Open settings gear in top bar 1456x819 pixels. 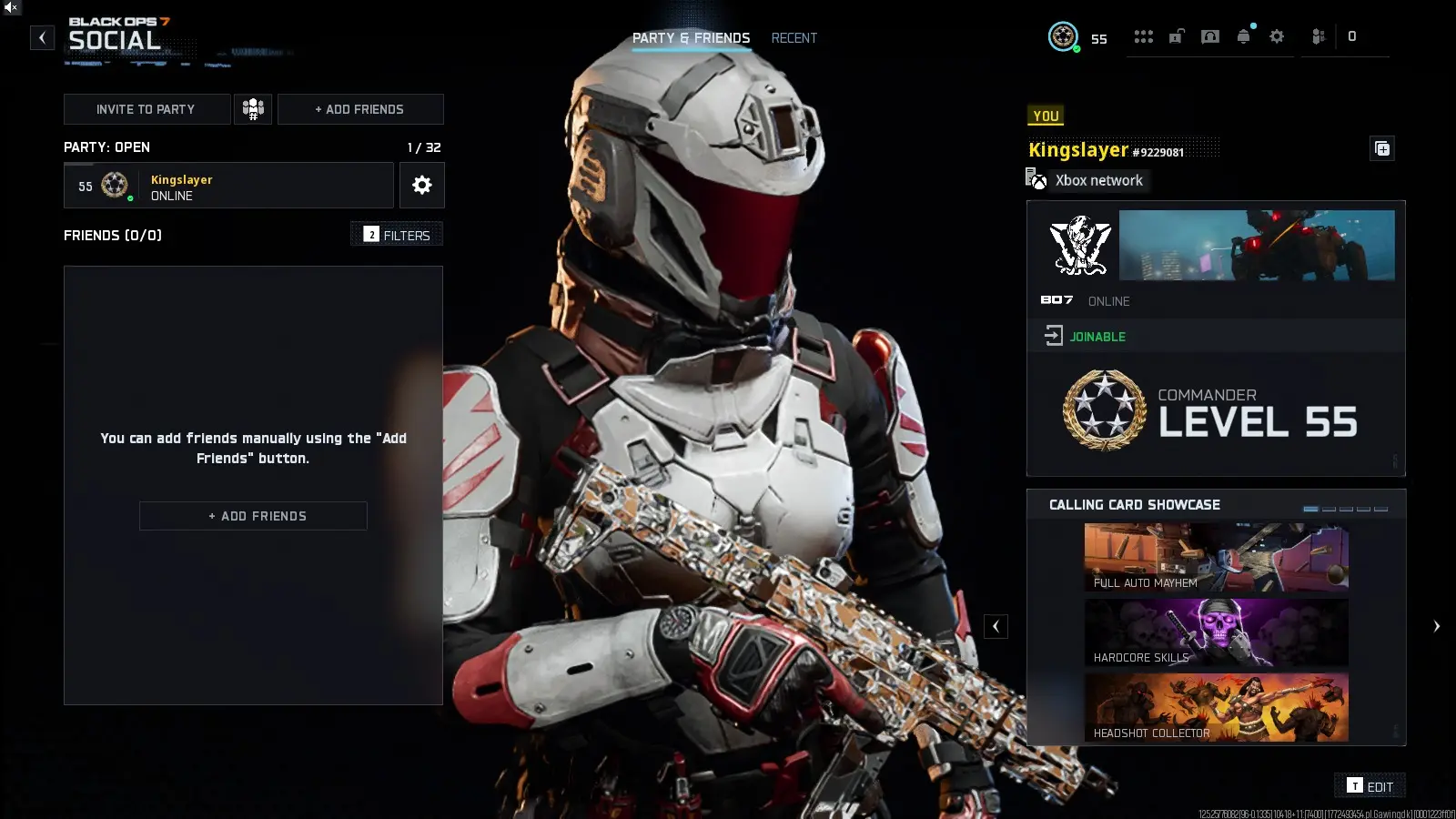1277,36
